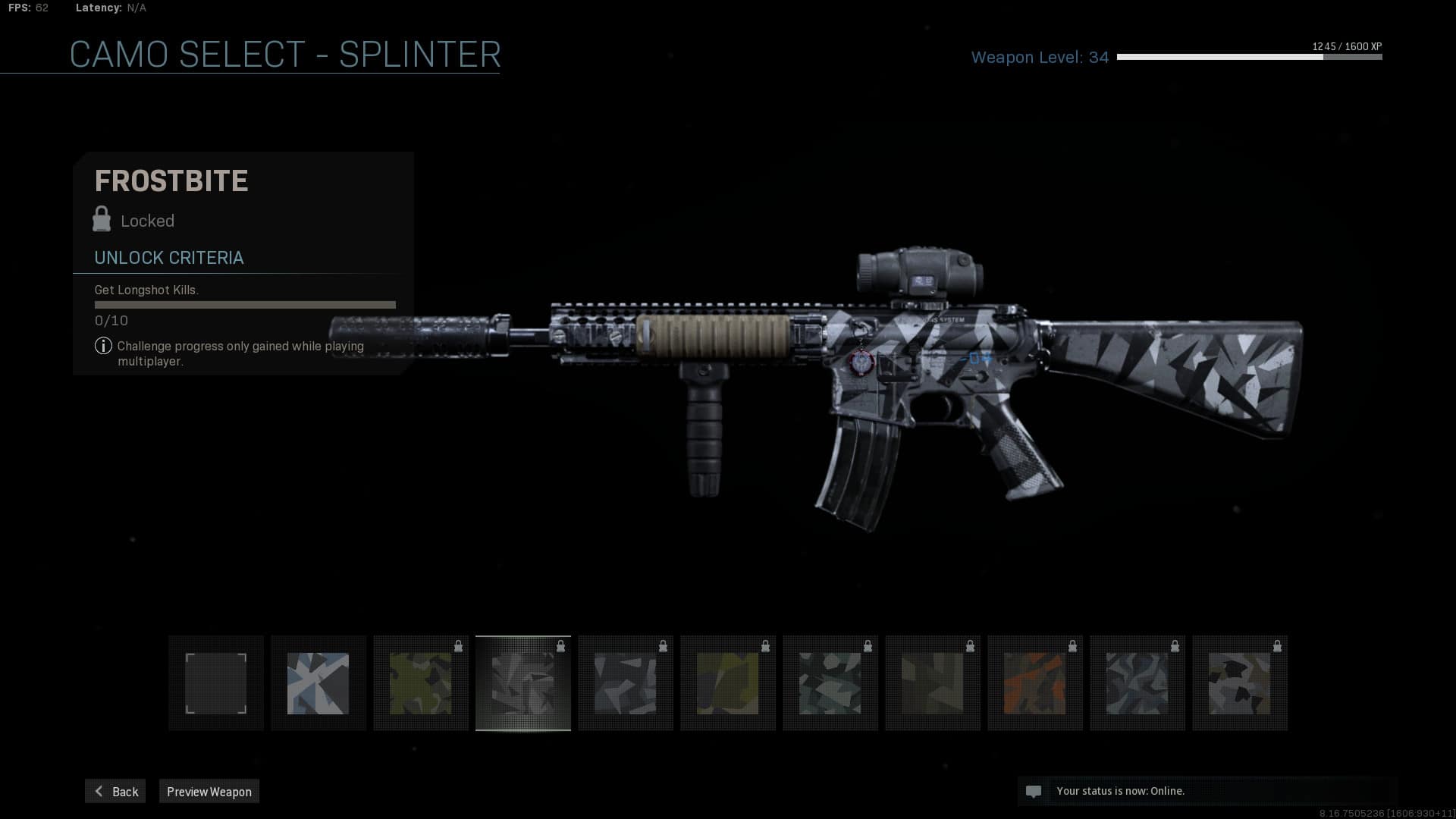Select the last camo tile with black shards
Image resolution: width=1456 pixels, height=819 pixels.
point(1240,683)
